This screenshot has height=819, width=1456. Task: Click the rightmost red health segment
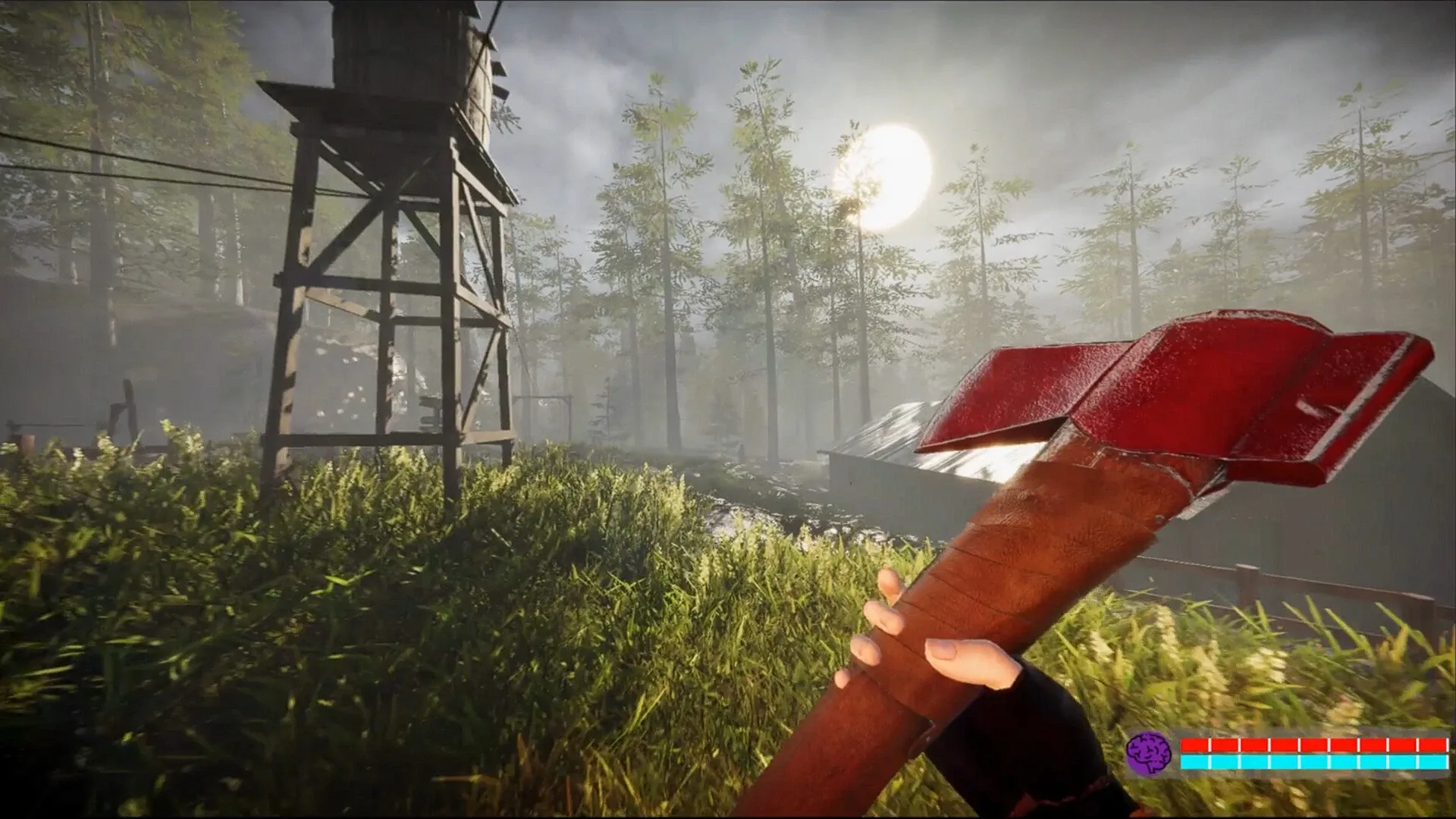point(1433,745)
